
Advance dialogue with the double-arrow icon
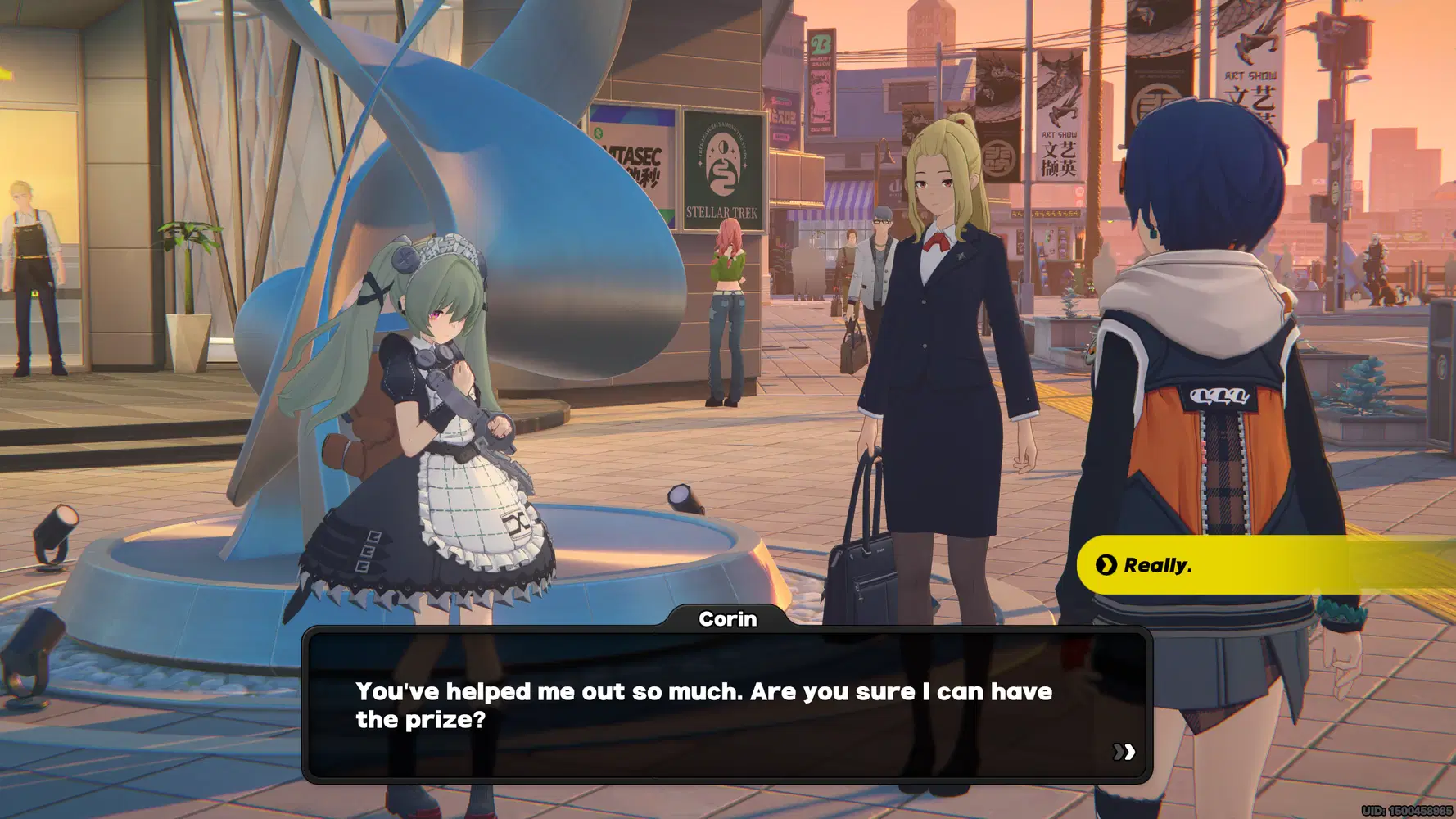pos(1124,752)
